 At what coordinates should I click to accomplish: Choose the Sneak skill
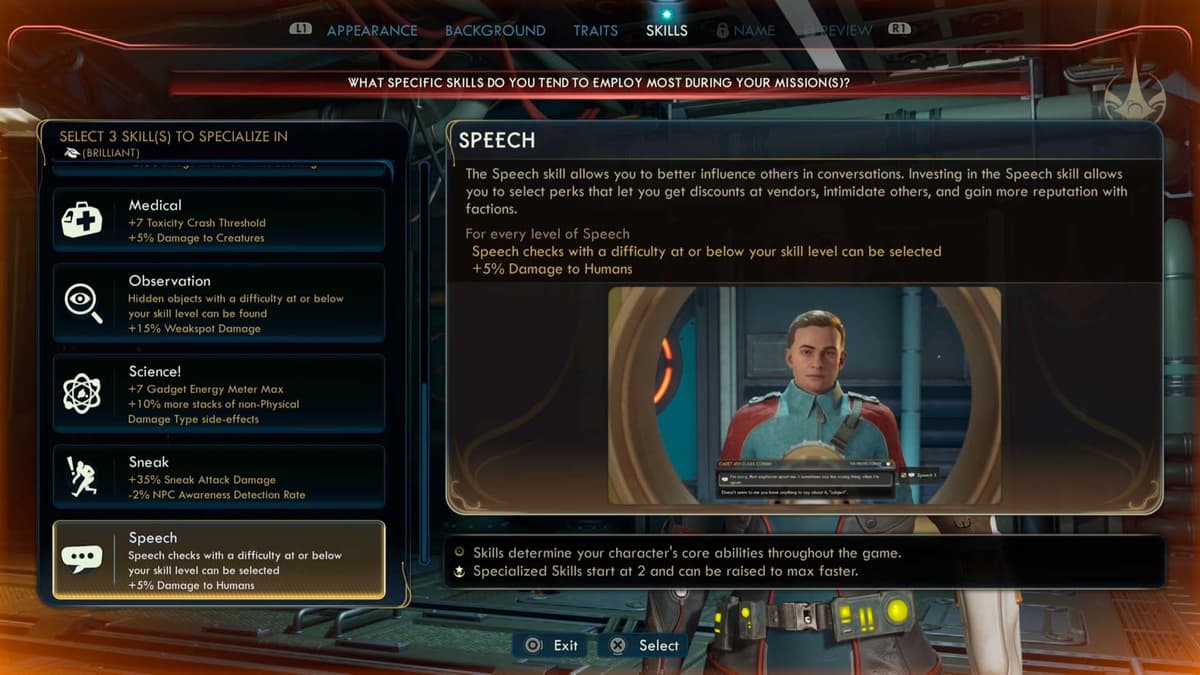point(219,477)
